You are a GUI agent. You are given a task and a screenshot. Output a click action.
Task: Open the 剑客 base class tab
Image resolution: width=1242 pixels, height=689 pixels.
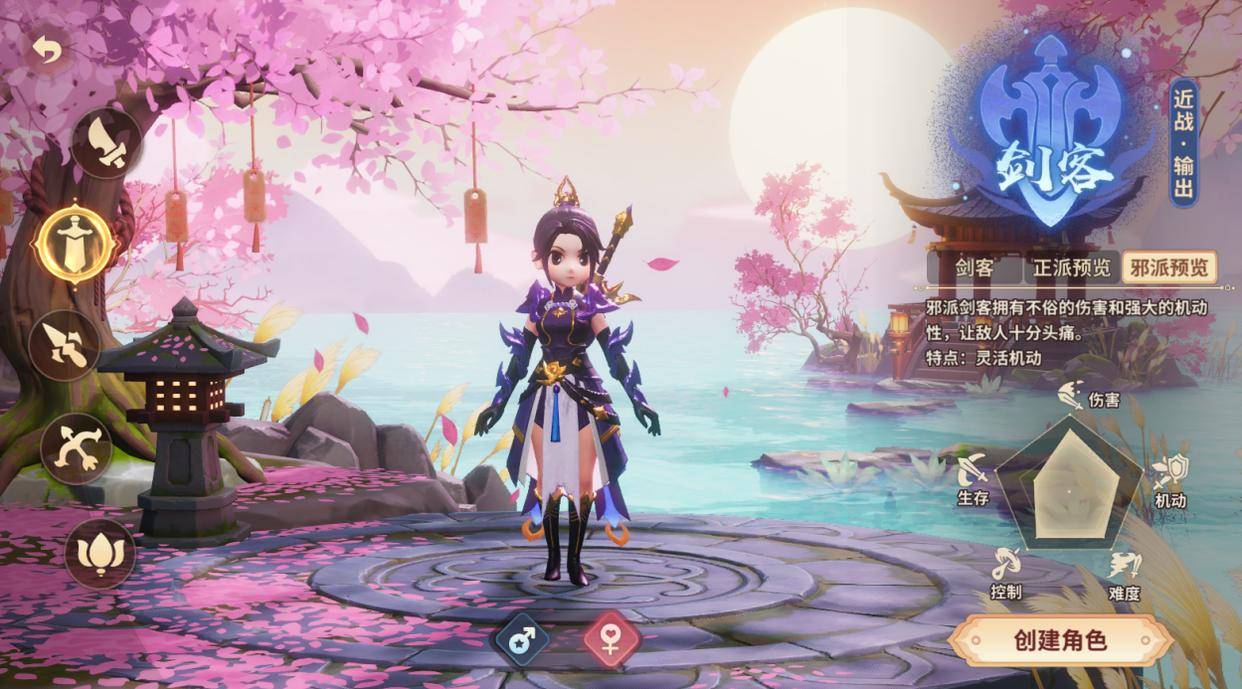click(x=973, y=268)
